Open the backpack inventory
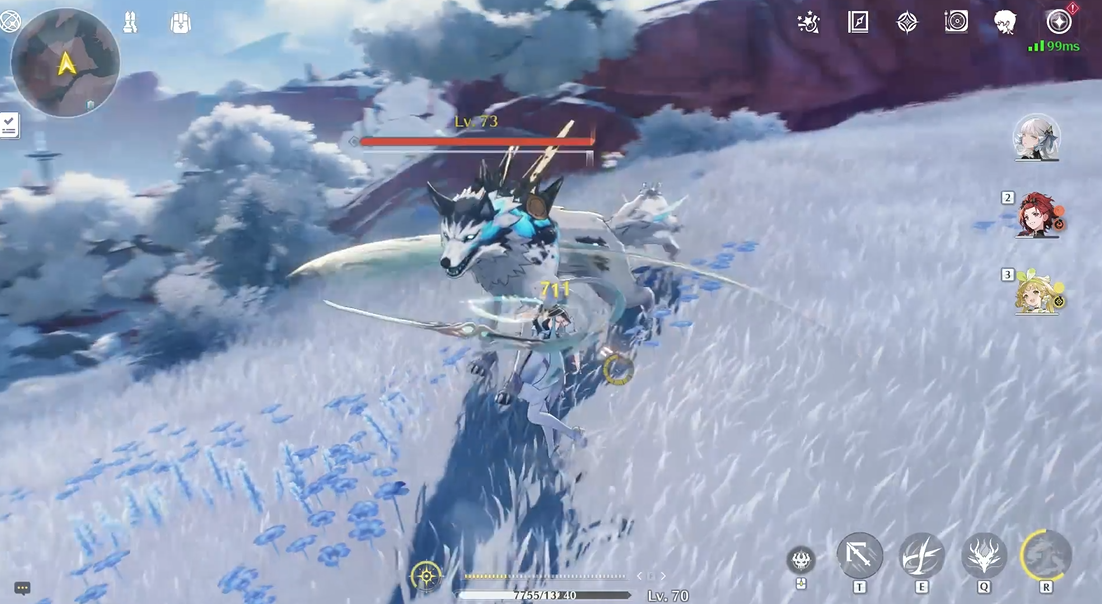Screen dimensions: 1102x604 pos(180,22)
